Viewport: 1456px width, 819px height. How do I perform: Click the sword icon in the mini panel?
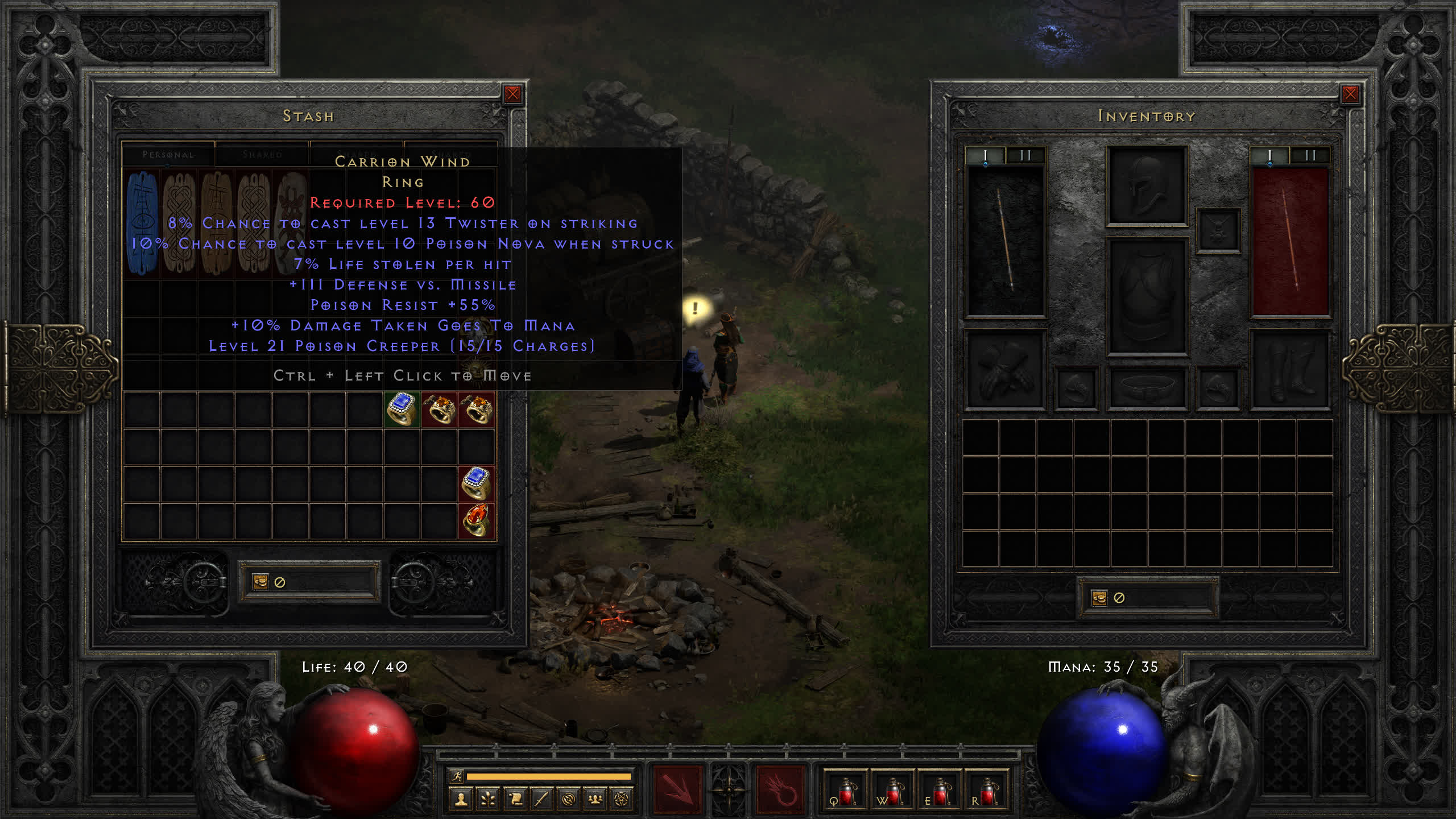(x=541, y=800)
